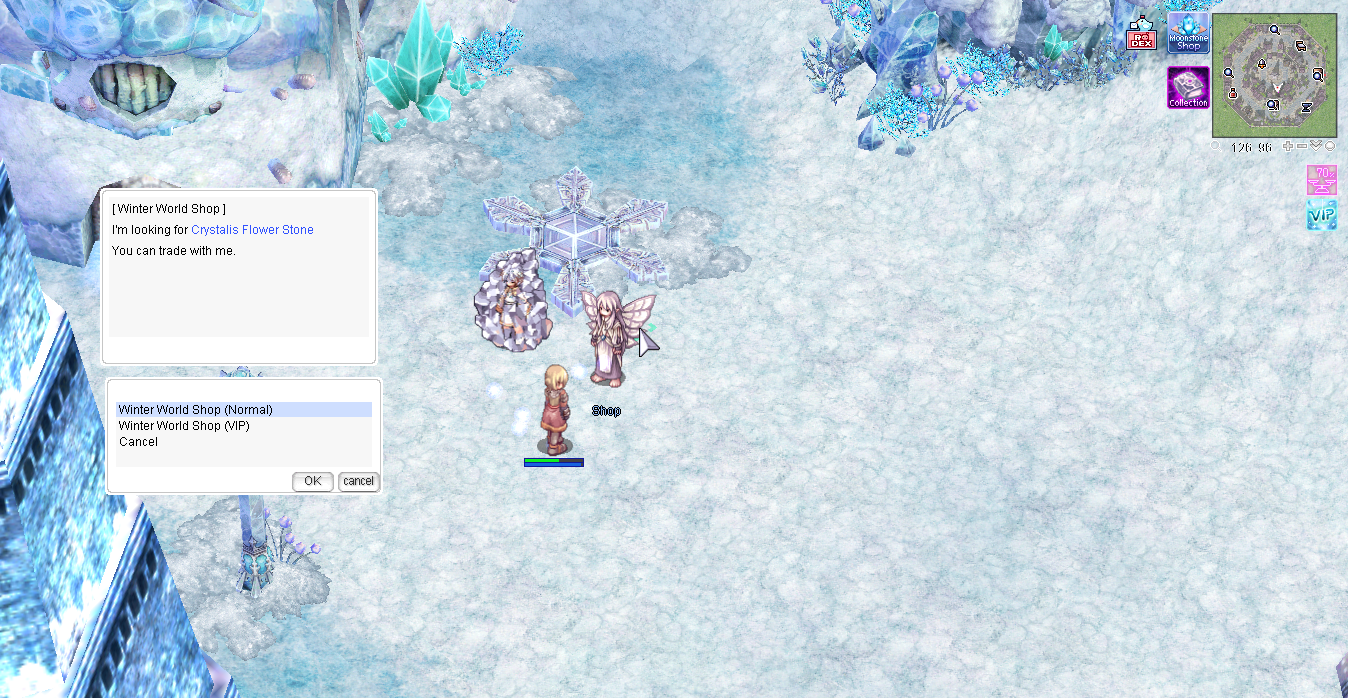Open the VIP status icon
1348x698 pixels.
(x=1321, y=215)
